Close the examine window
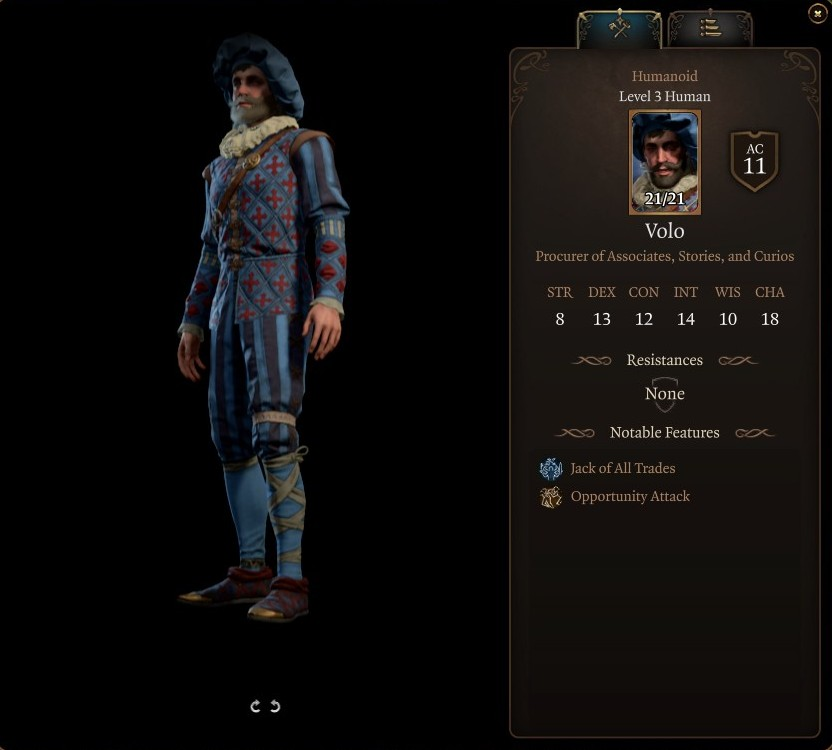 click(817, 13)
